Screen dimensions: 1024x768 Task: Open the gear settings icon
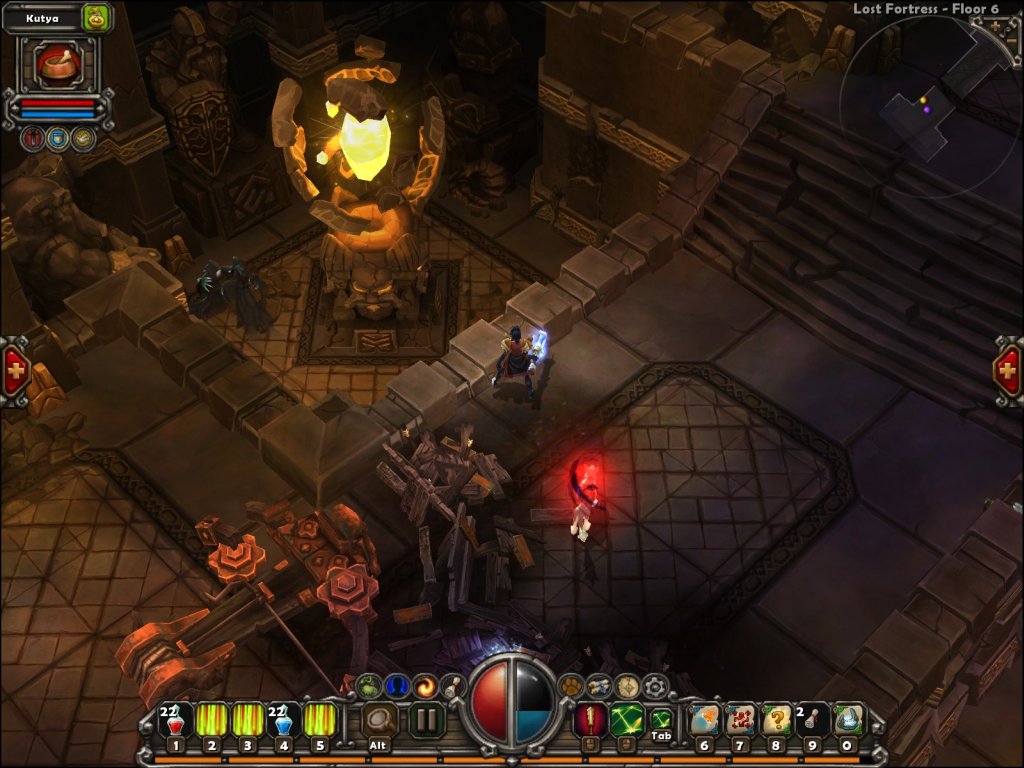click(655, 686)
